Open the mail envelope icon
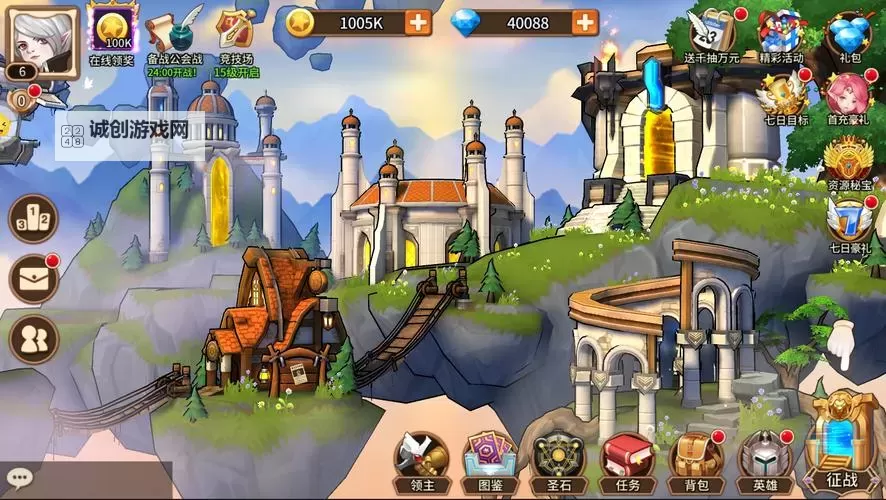This screenshot has width=886, height=500. [33, 279]
